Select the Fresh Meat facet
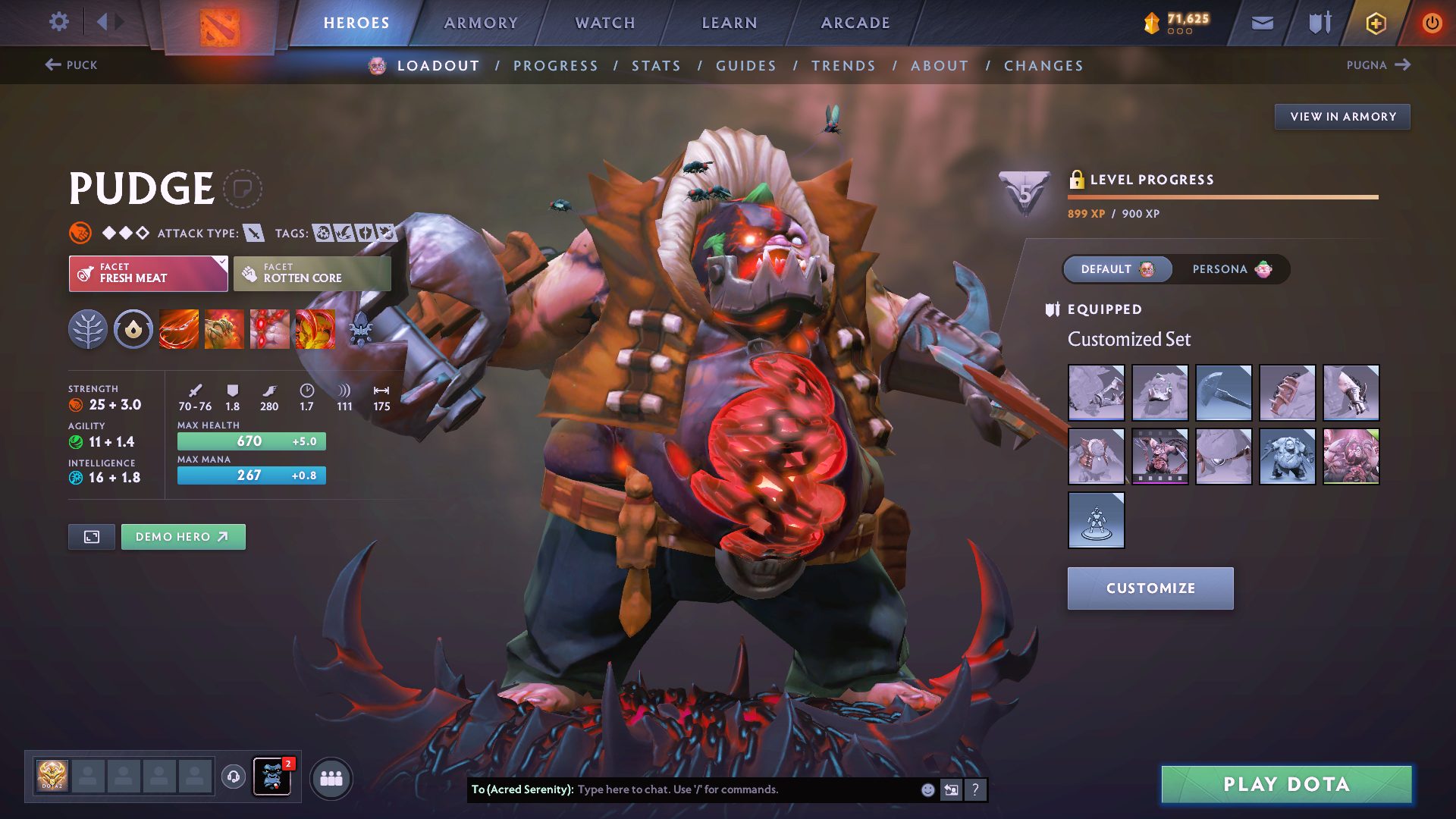1456x819 pixels. click(x=148, y=273)
